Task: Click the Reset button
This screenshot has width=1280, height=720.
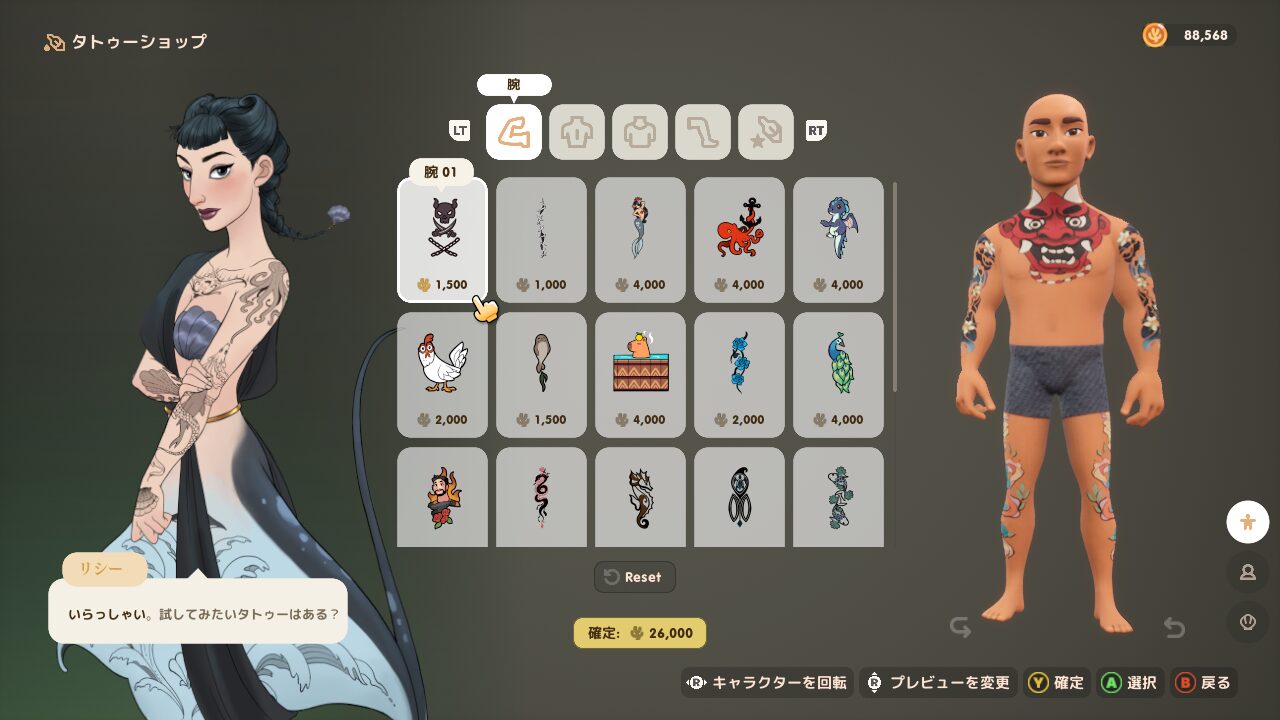Action: (634, 577)
